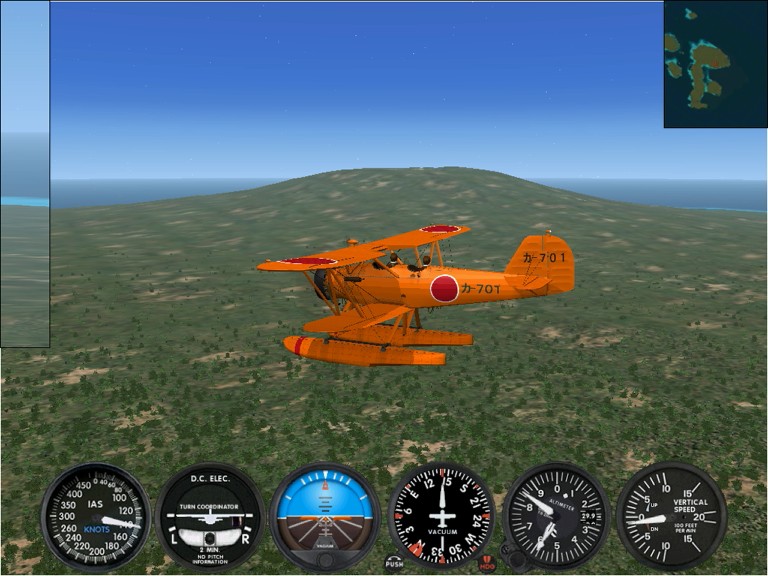This screenshot has height=576, width=768.
Task: Select the D.C. Elec. turn coordinator
Action: [210, 516]
